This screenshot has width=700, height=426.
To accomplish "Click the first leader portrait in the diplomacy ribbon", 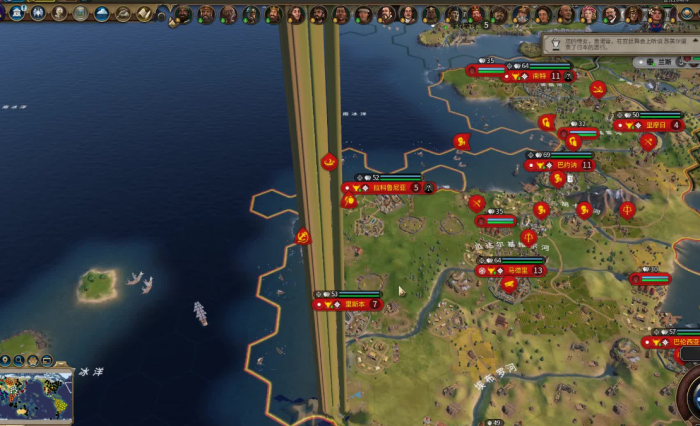I will 183,14.
